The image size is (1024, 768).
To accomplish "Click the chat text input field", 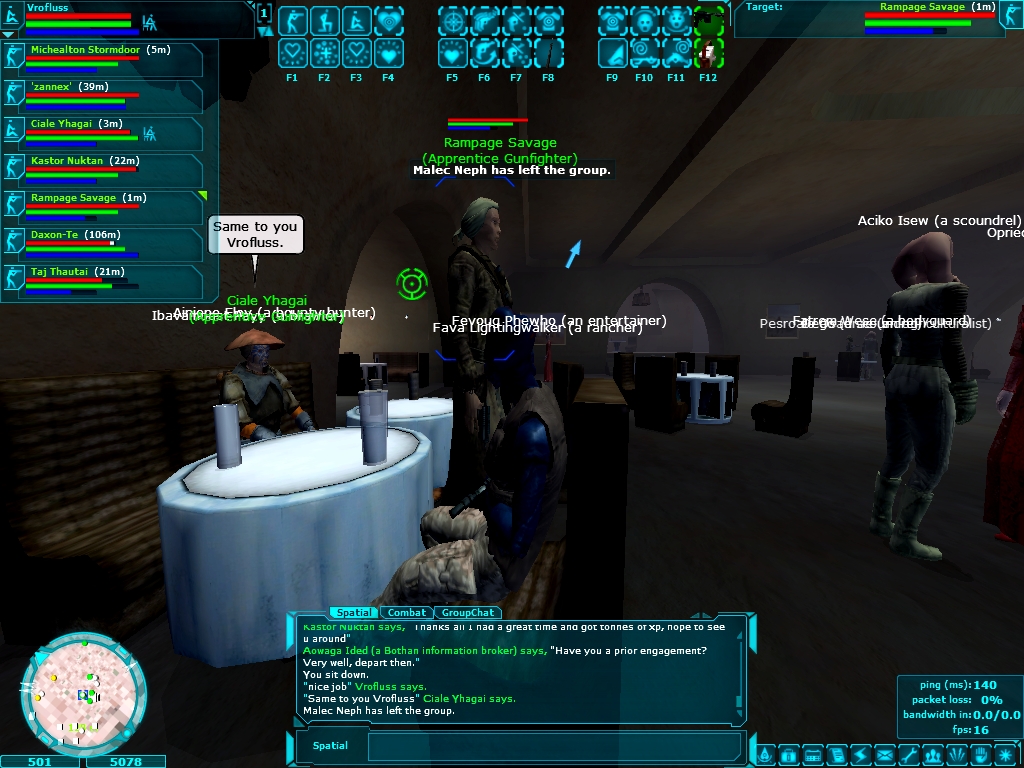I will coord(555,746).
